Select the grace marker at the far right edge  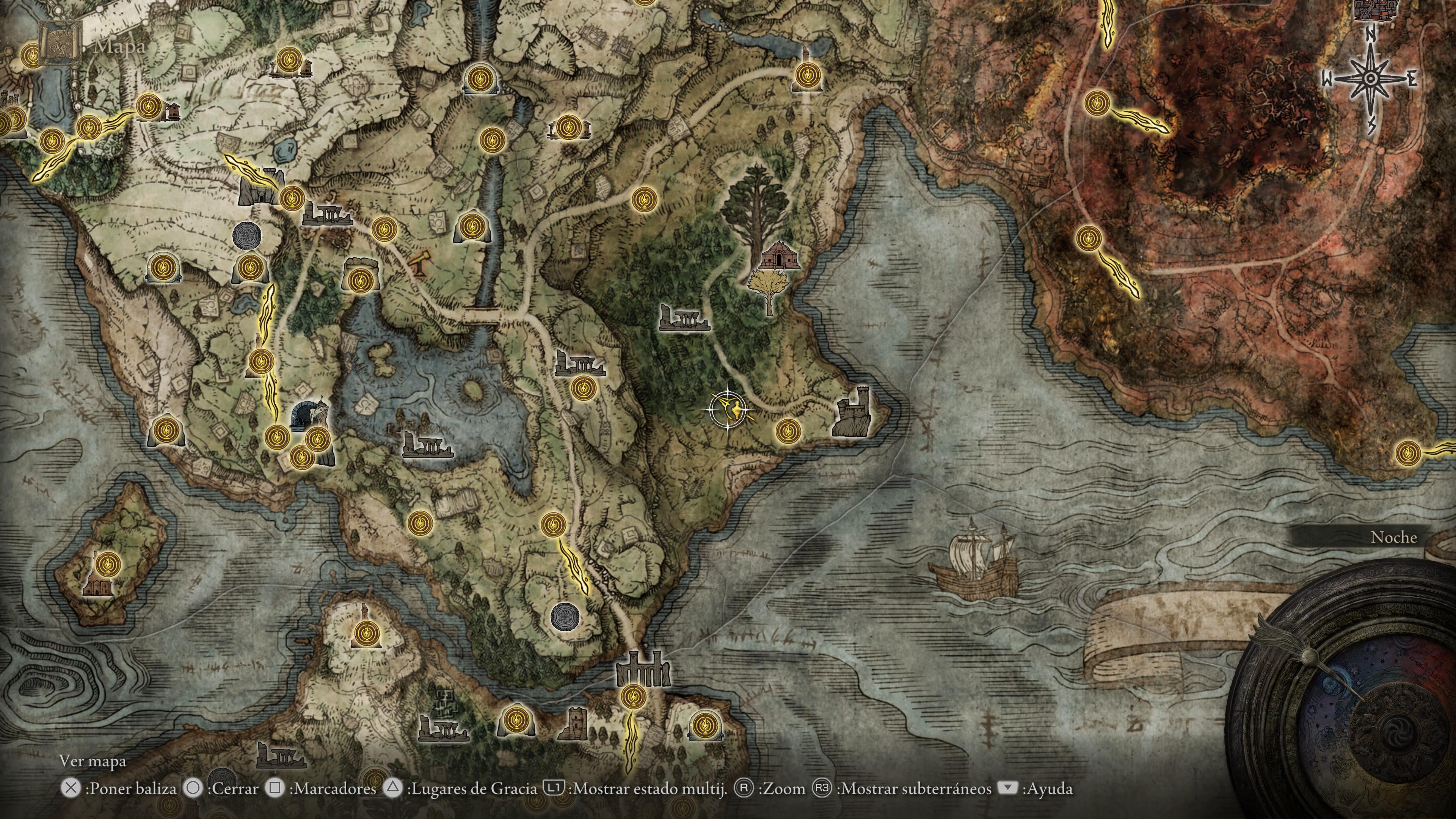pyautogui.click(x=1407, y=453)
